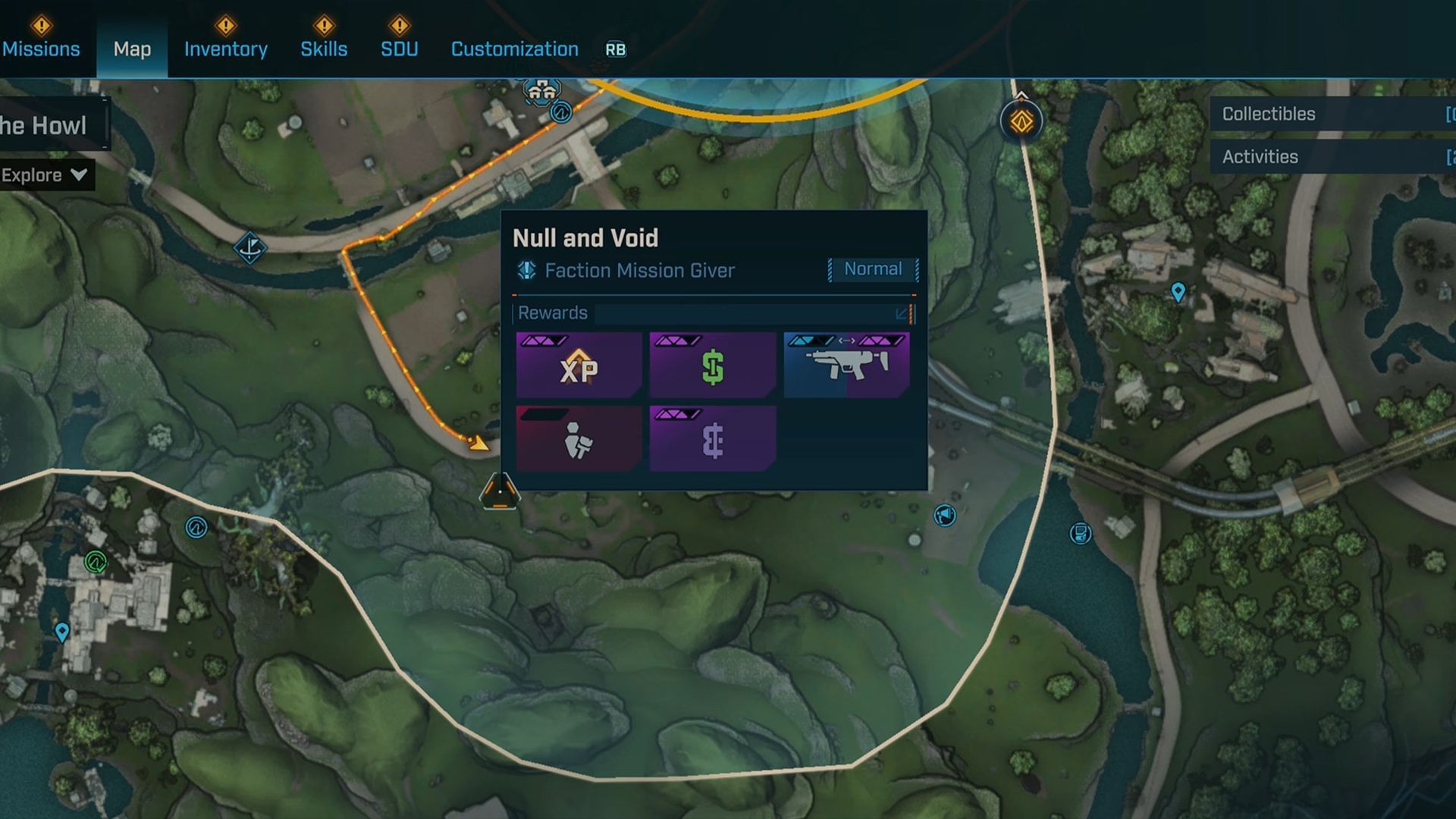Select the crouching figure reward tile
The image size is (1456, 819).
(x=579, y=439)
